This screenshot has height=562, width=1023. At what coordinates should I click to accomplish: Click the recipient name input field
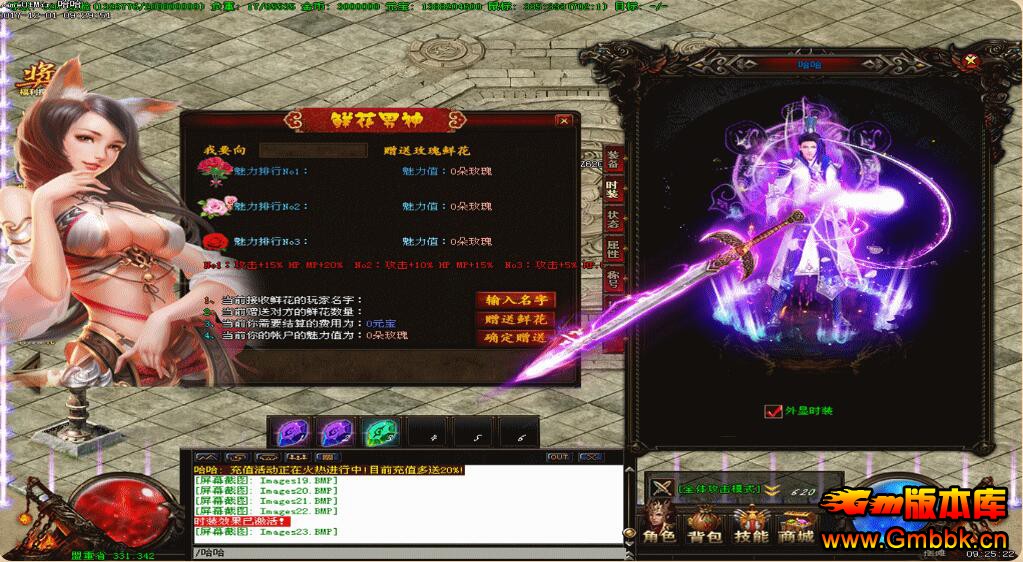(x=313, y=151)
